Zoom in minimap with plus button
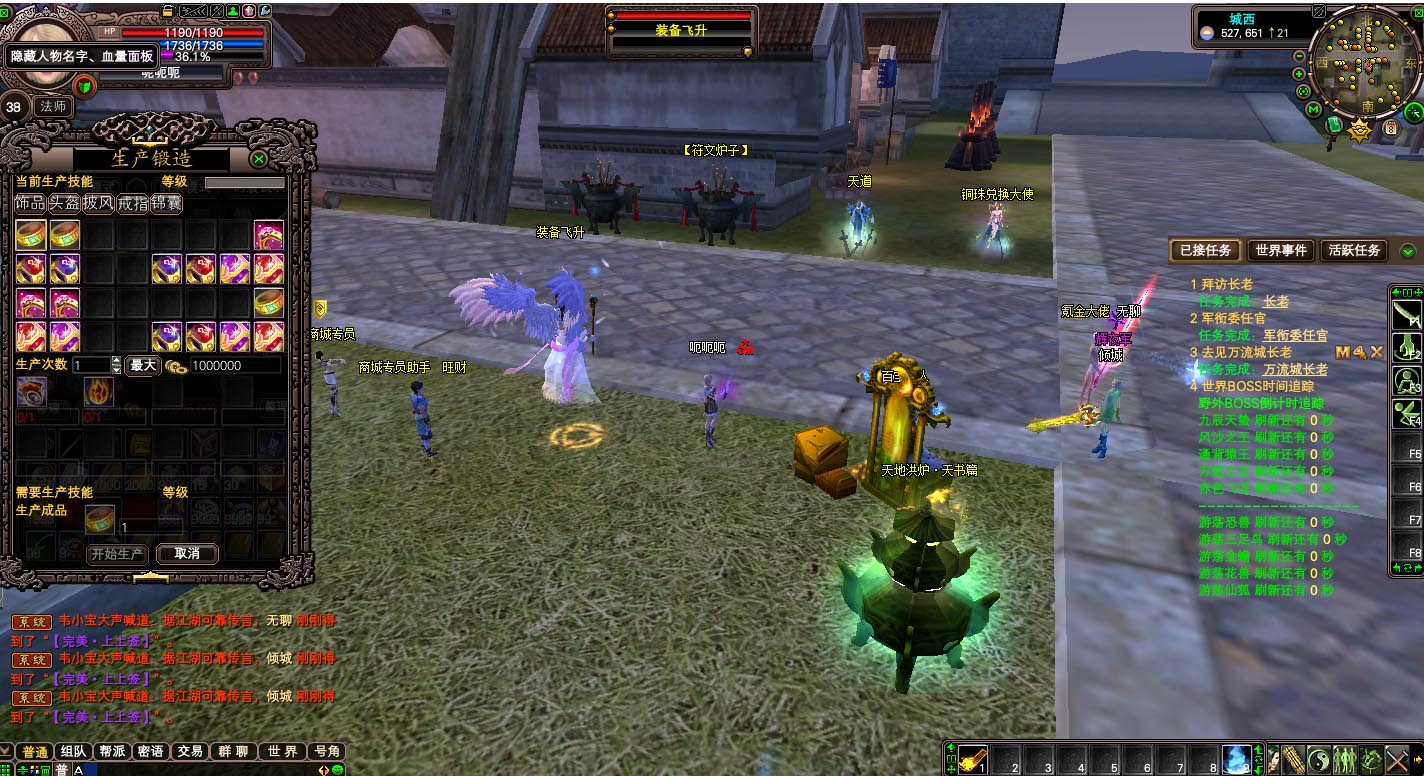The width and height of the screenshot is (1424, 776). click(1299, 74)
